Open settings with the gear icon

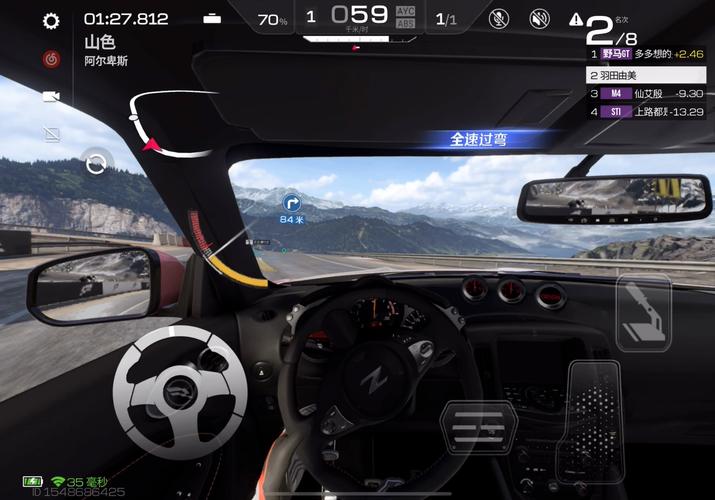[51, 21]
